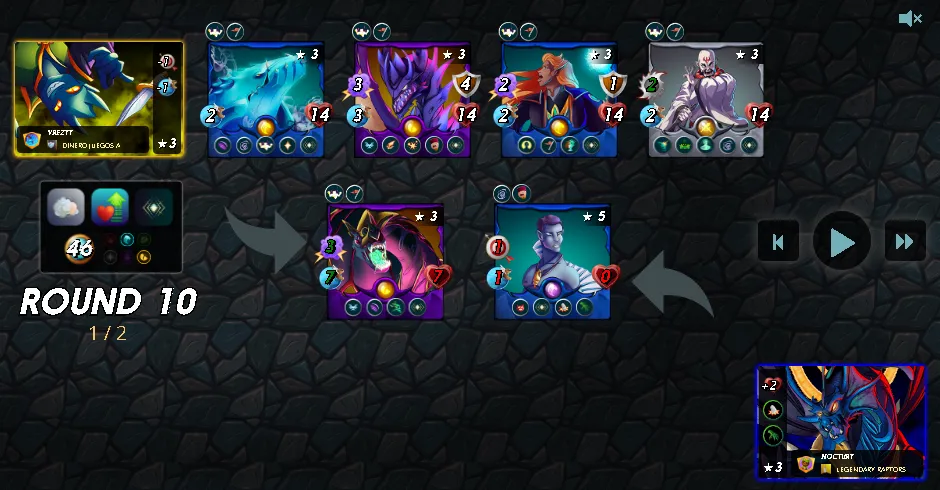This screenshot has width=940, height=490.
Task: Skip back to the previous round
Action: pyautogui.click(x=778, y=241)
